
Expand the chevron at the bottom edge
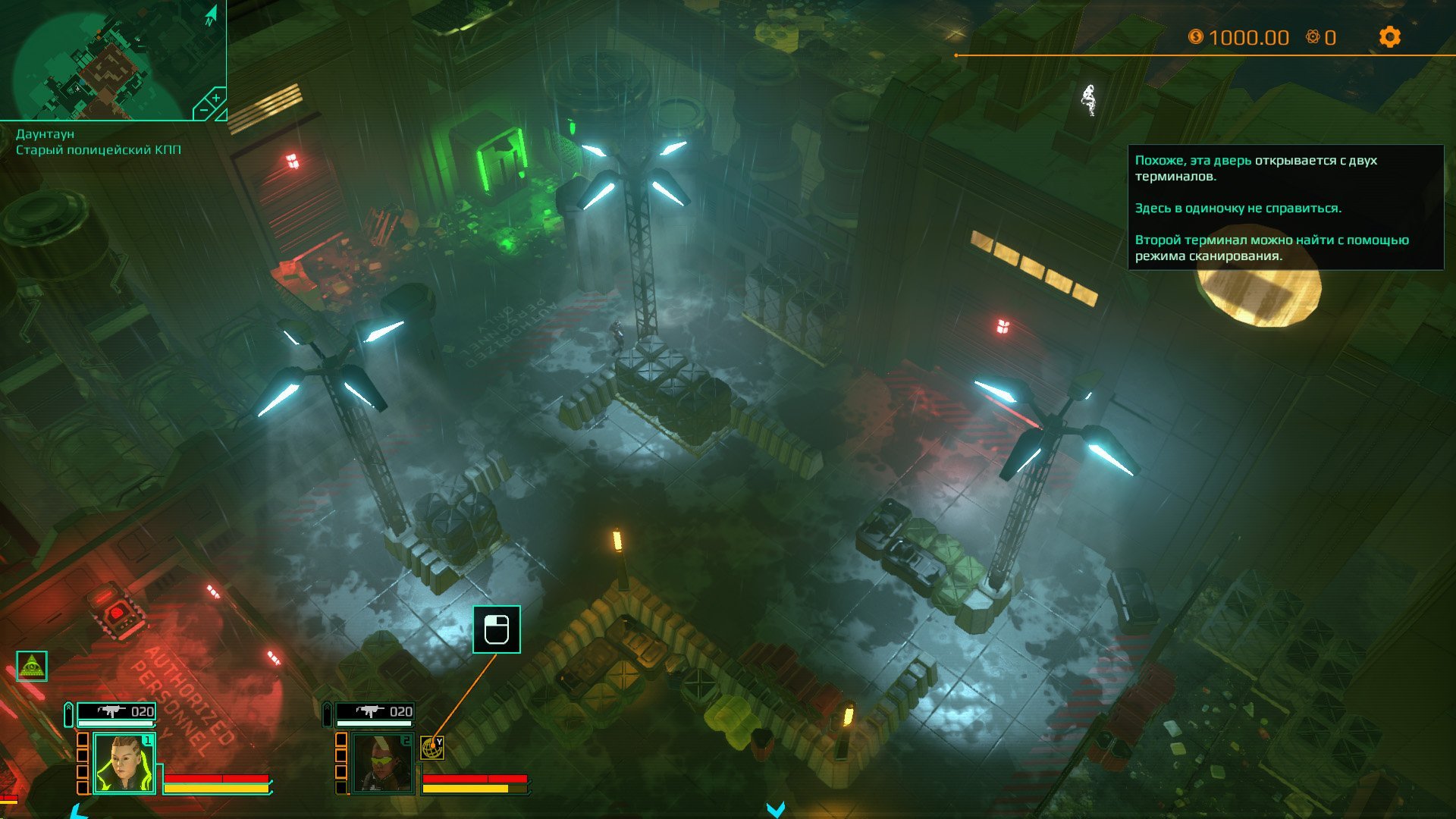775,810
